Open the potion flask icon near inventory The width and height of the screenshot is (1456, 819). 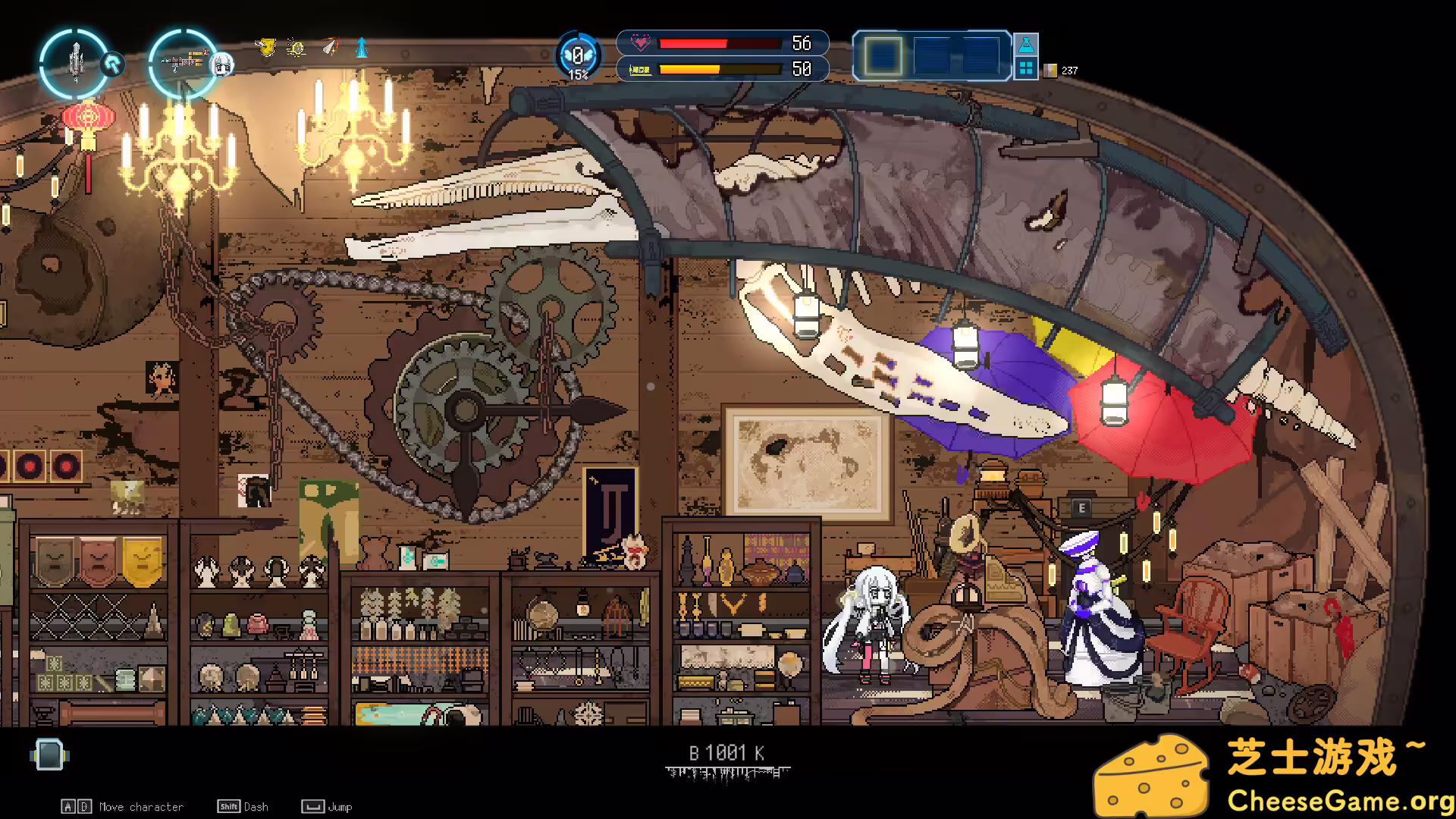[1027, 44]
